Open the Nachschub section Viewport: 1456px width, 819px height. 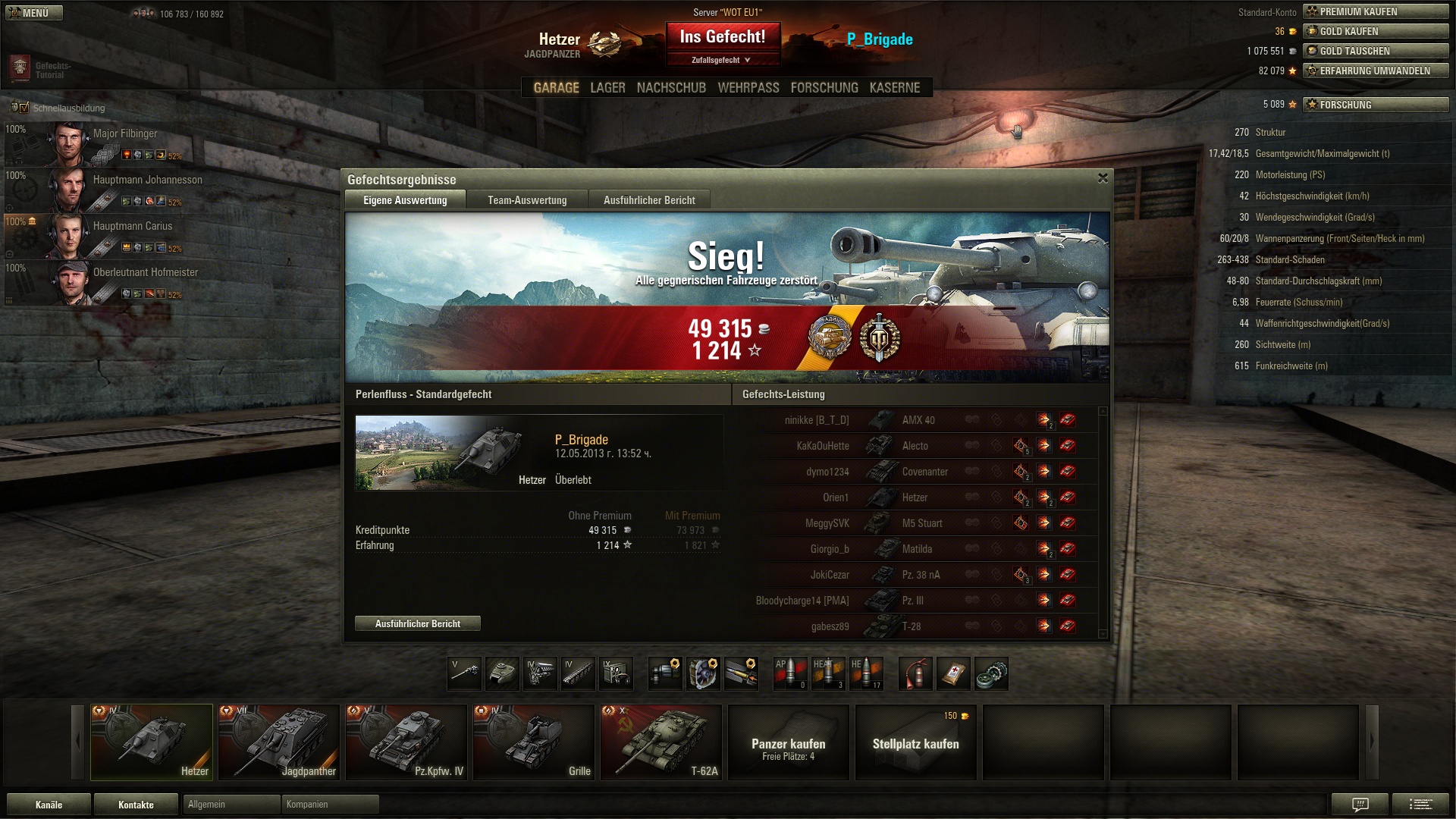(671, 88)
